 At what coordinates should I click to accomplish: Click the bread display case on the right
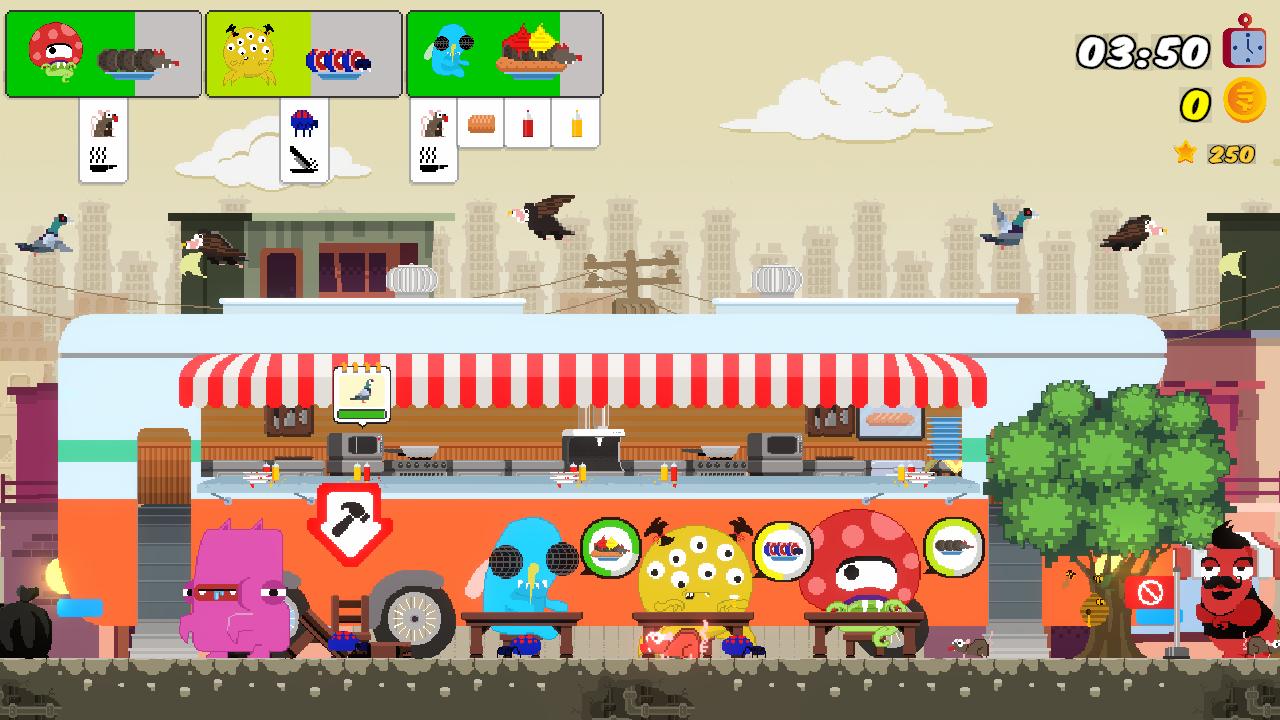(888, 421)
